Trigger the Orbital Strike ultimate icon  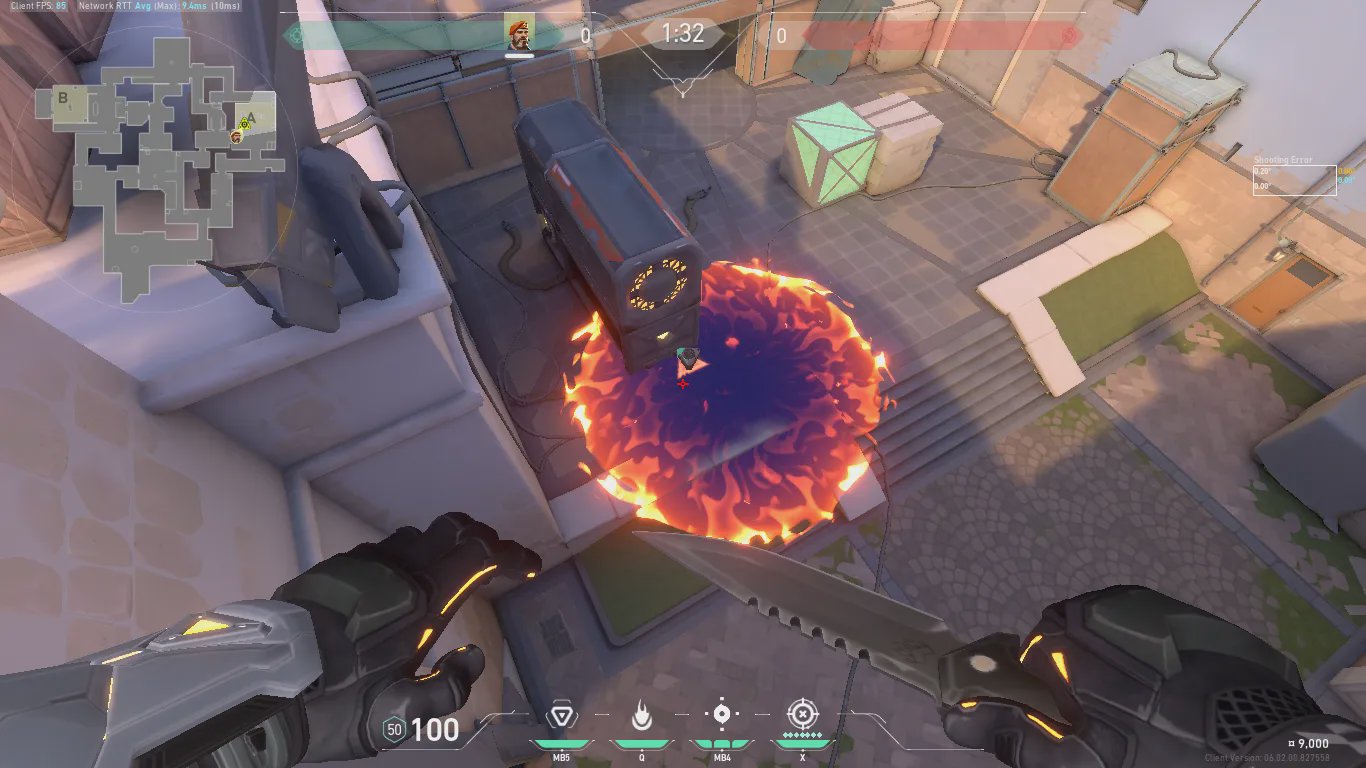point(801,714)
